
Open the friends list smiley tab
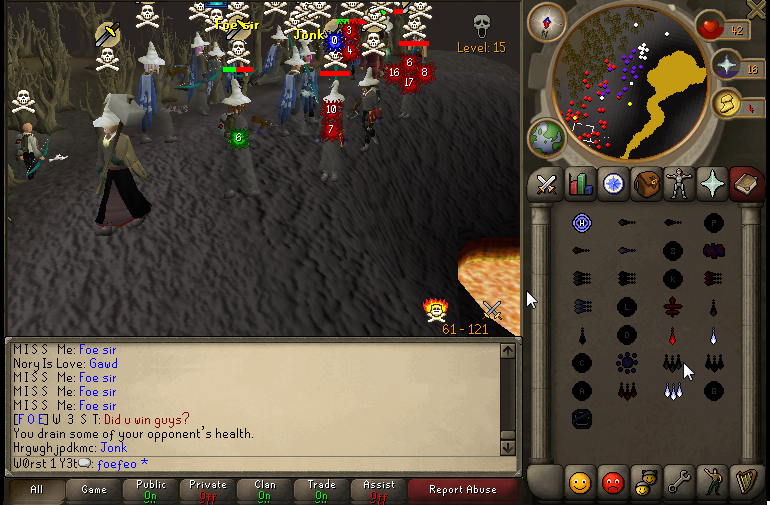tap(580, 483)
